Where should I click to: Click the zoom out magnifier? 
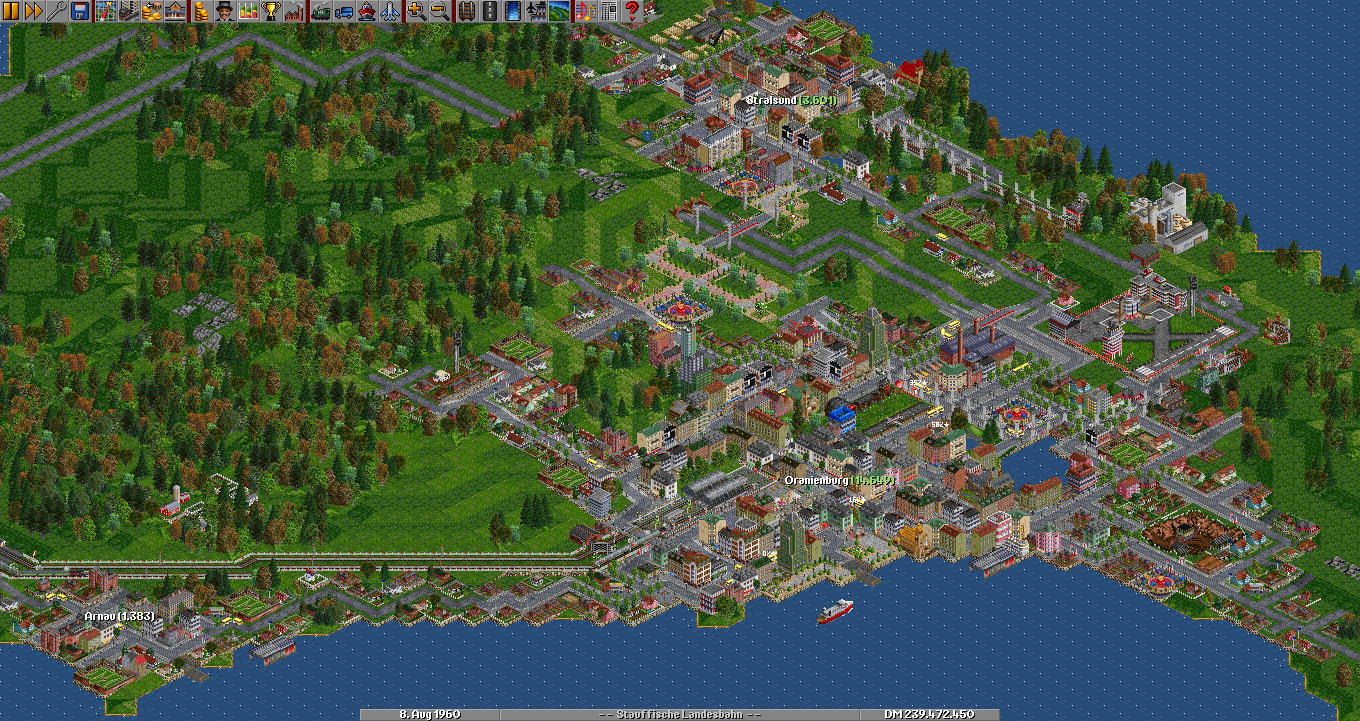(438, 11)
